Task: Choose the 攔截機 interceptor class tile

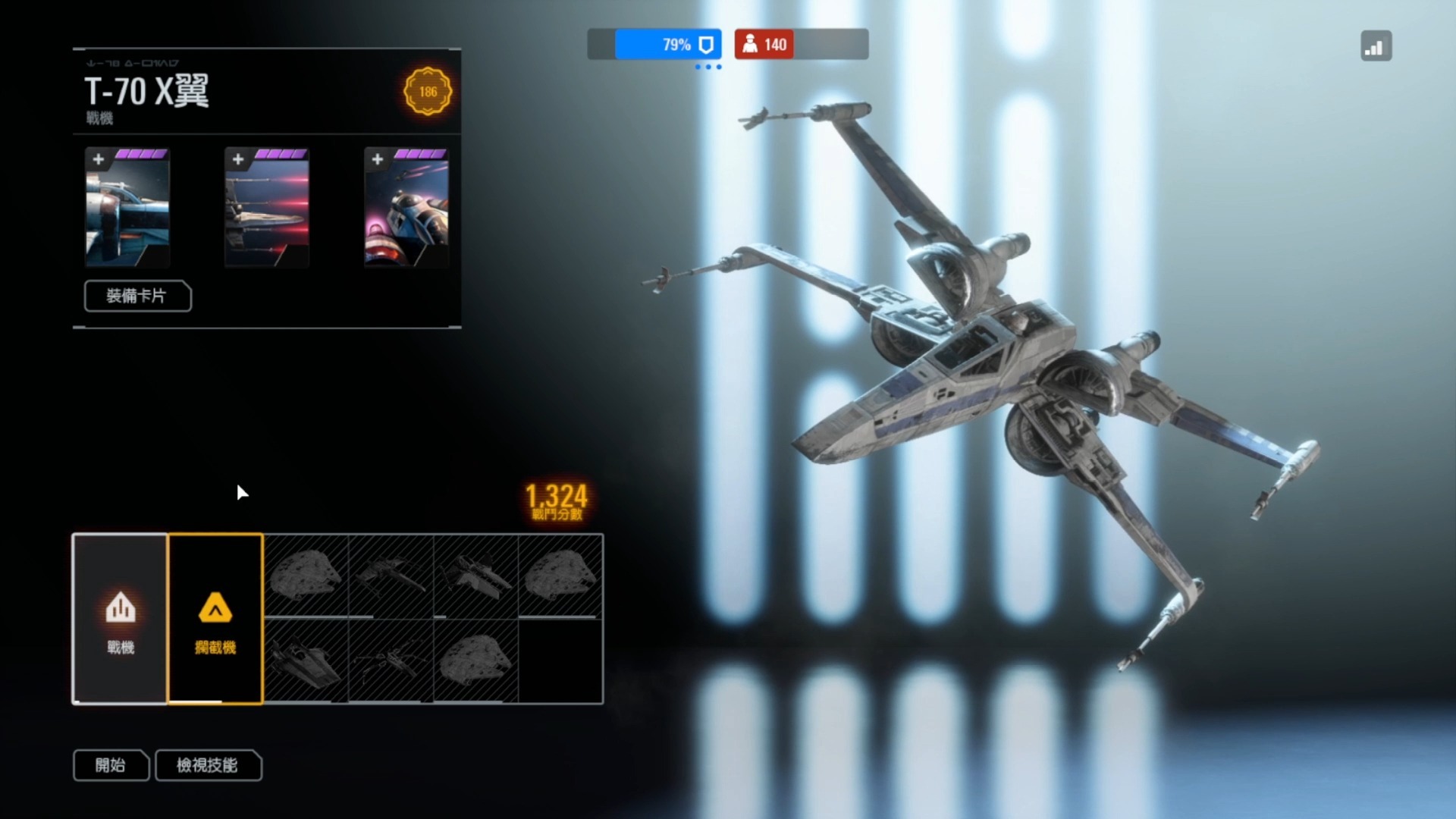Action: coord(215,619)
